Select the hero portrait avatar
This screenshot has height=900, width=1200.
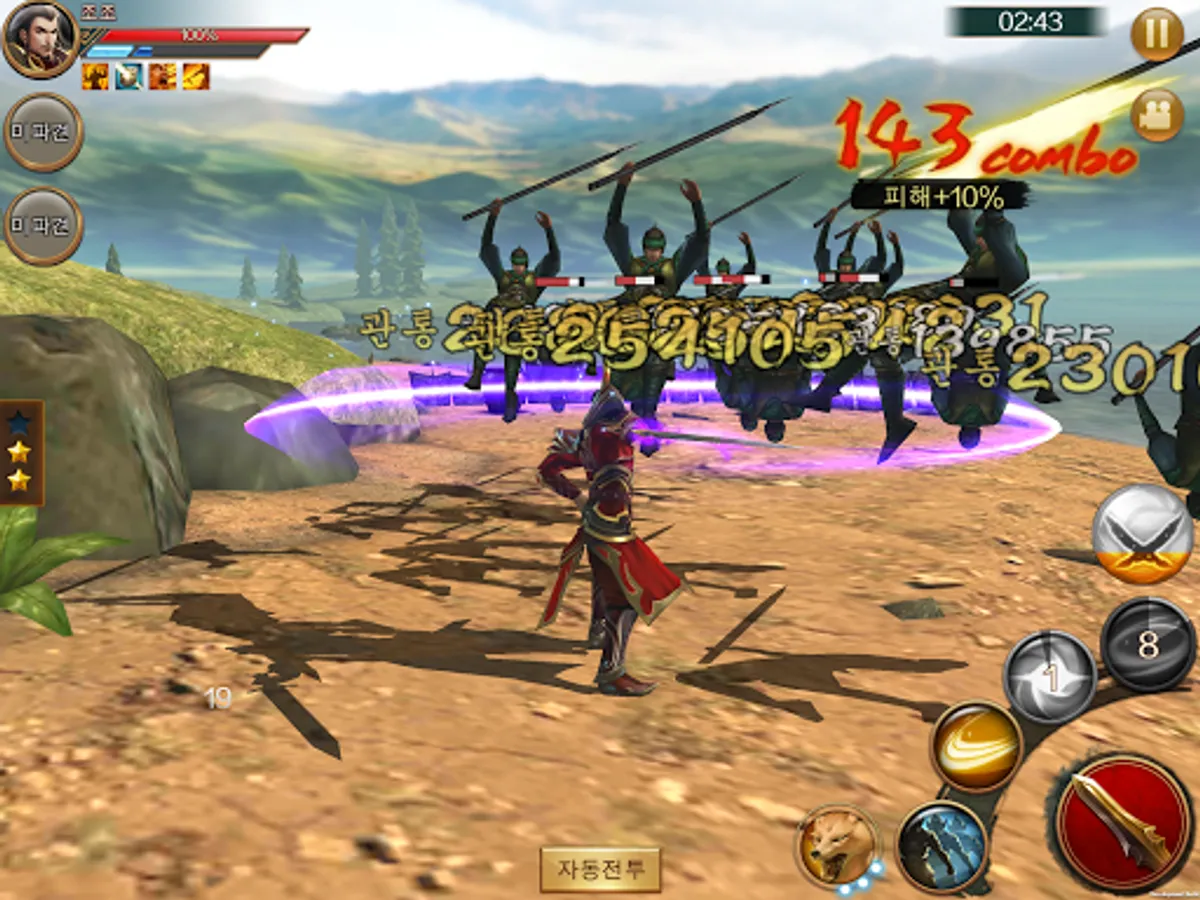click(40, 38)
